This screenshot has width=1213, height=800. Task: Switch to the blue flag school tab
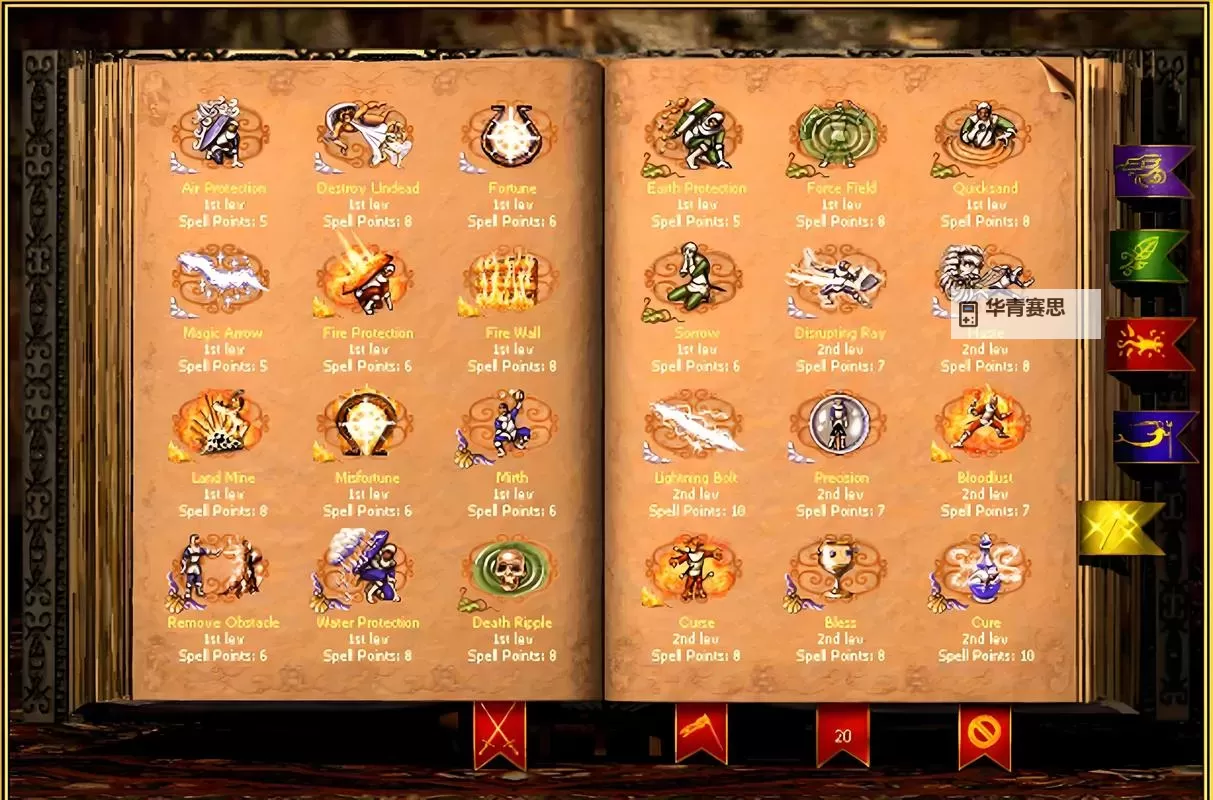point(1152,437)
